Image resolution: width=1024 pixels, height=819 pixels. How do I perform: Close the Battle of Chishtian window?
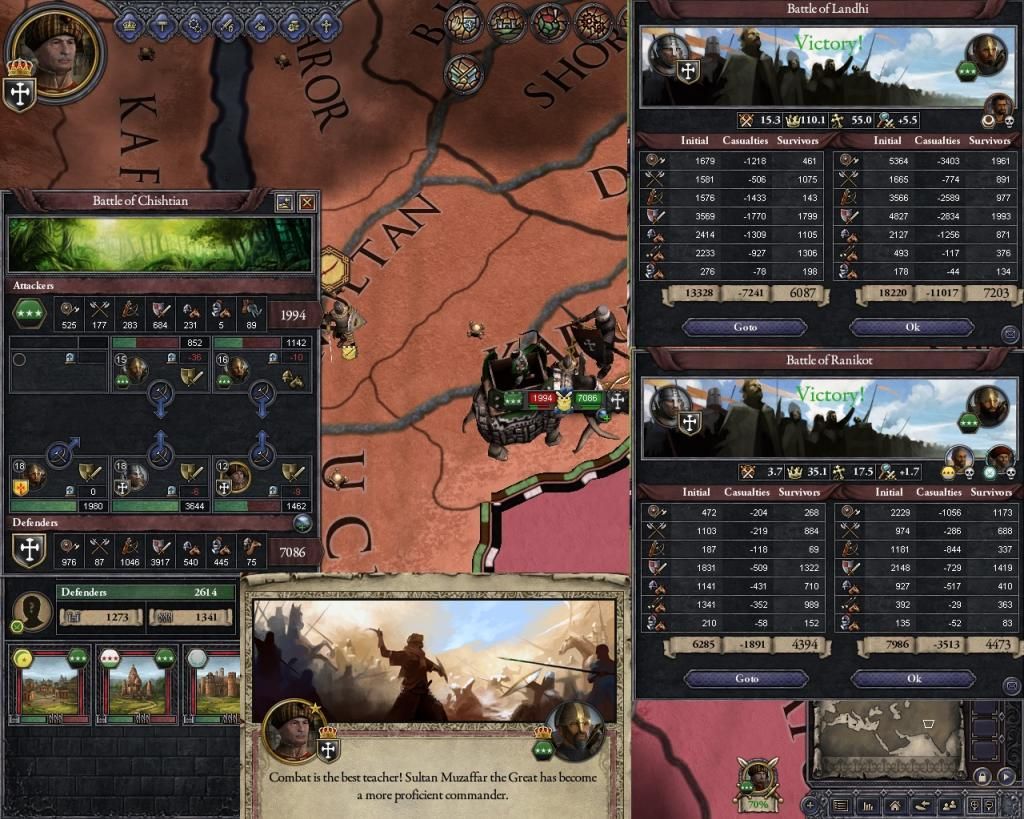307,202
